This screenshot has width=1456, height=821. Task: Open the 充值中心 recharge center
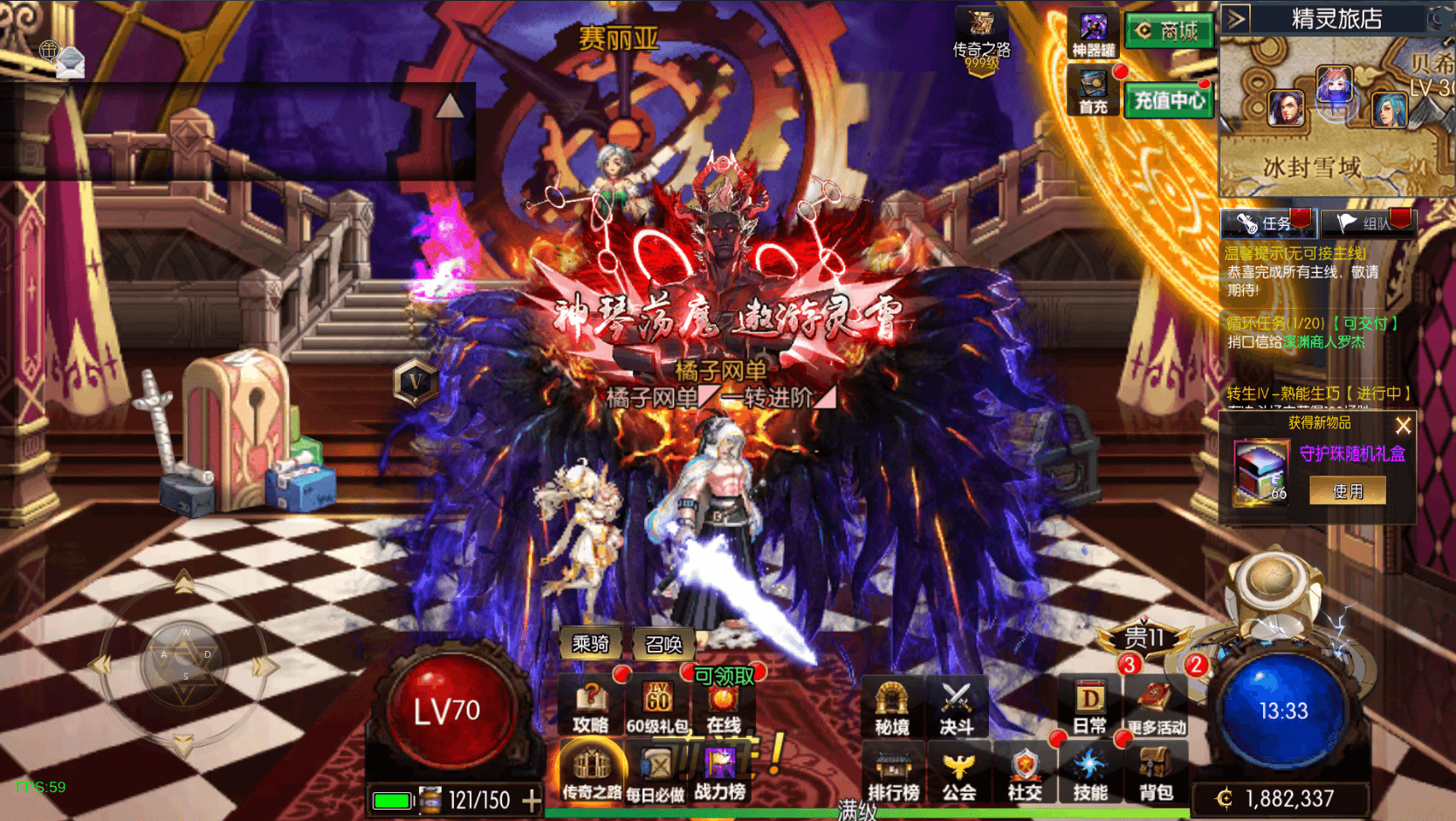click(1169, 101)
